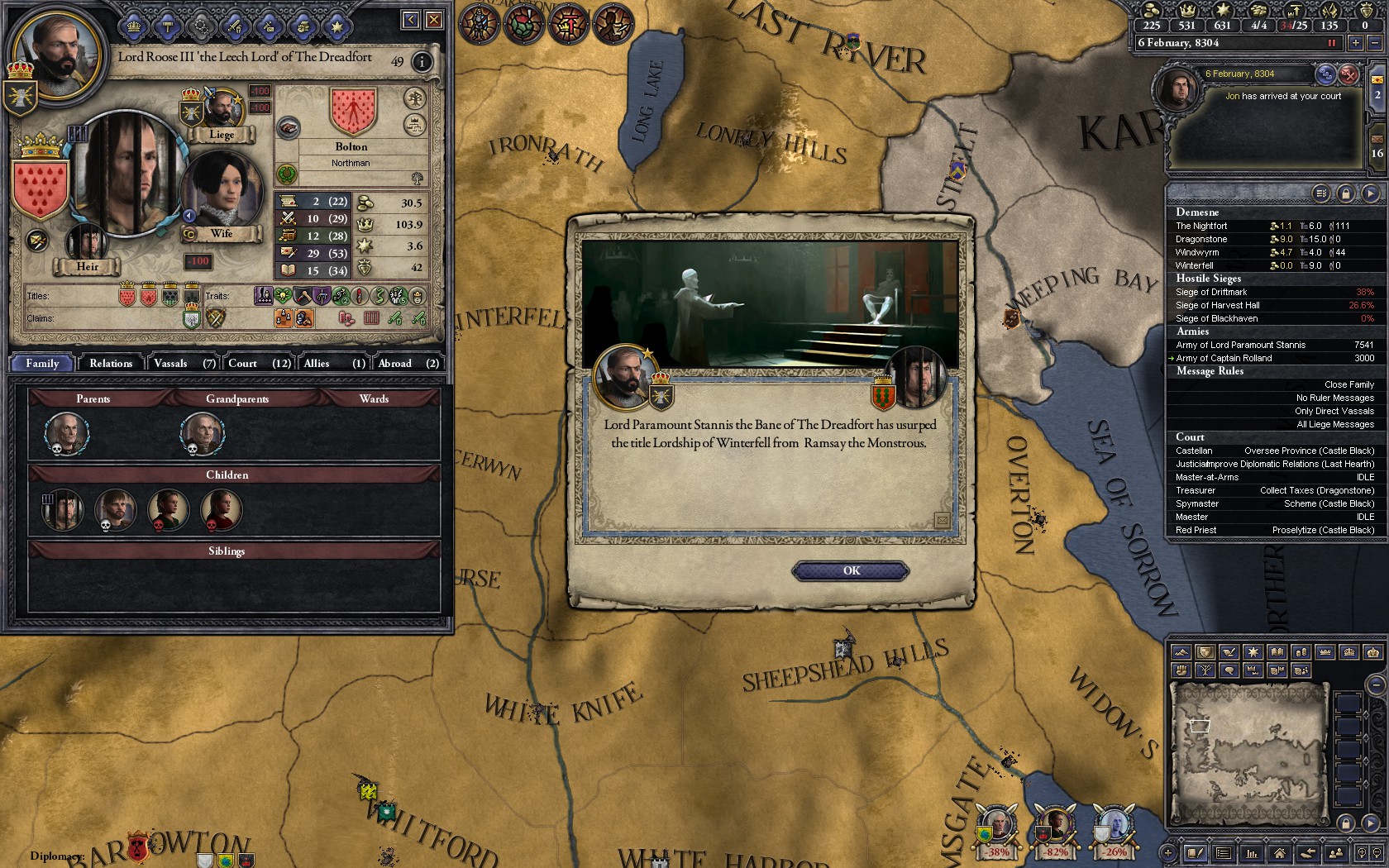Select the Abroad tab
The height and width of the screenshot is (868, 1389).
(x=408, y=364)
